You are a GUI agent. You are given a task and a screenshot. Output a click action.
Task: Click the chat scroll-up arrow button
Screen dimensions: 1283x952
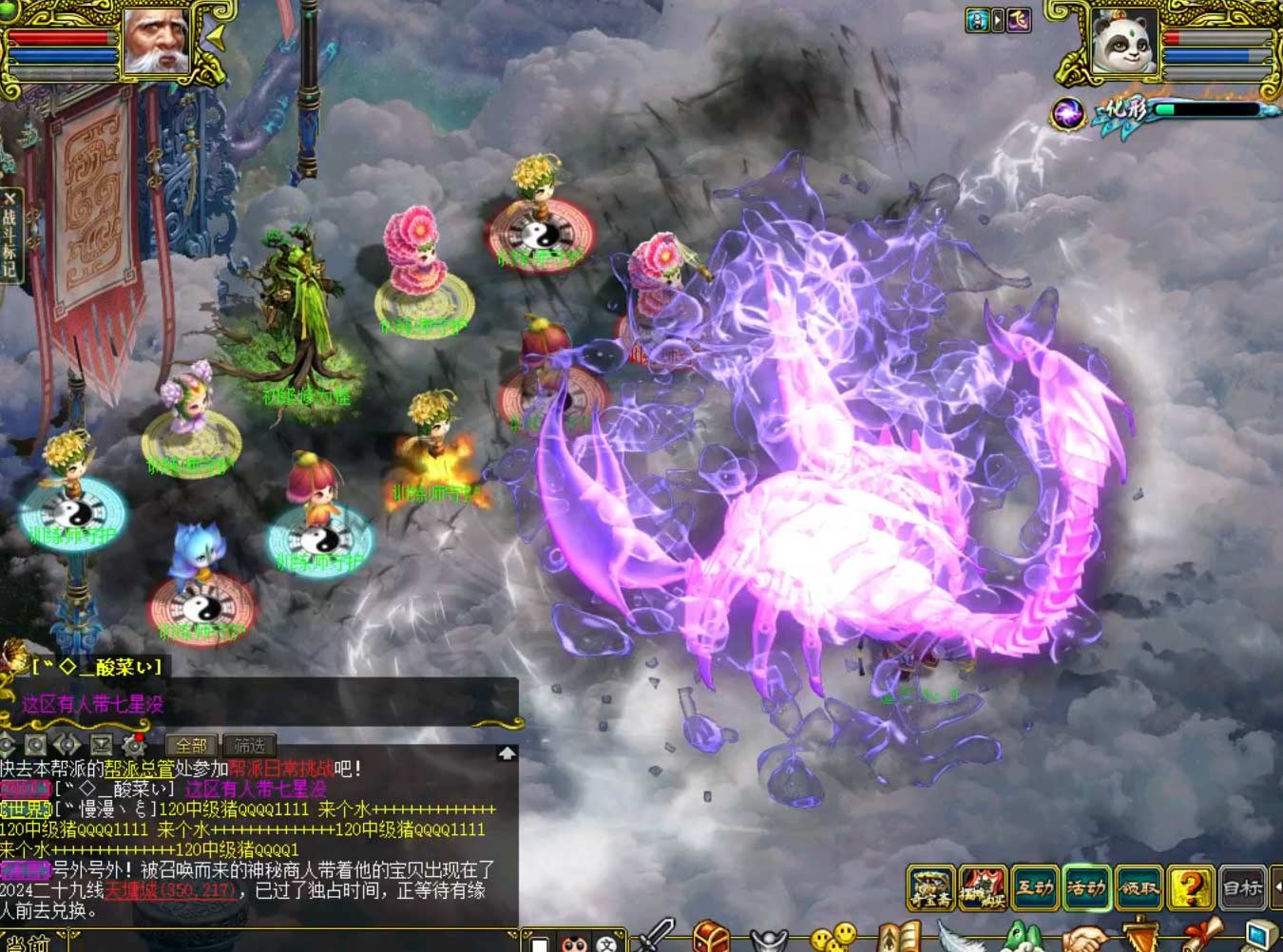[507, 753]
